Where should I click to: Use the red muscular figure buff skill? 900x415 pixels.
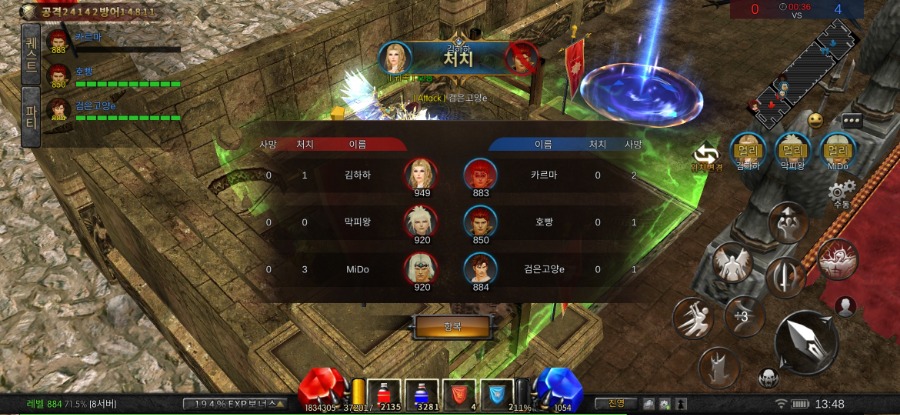coord(837,259)
